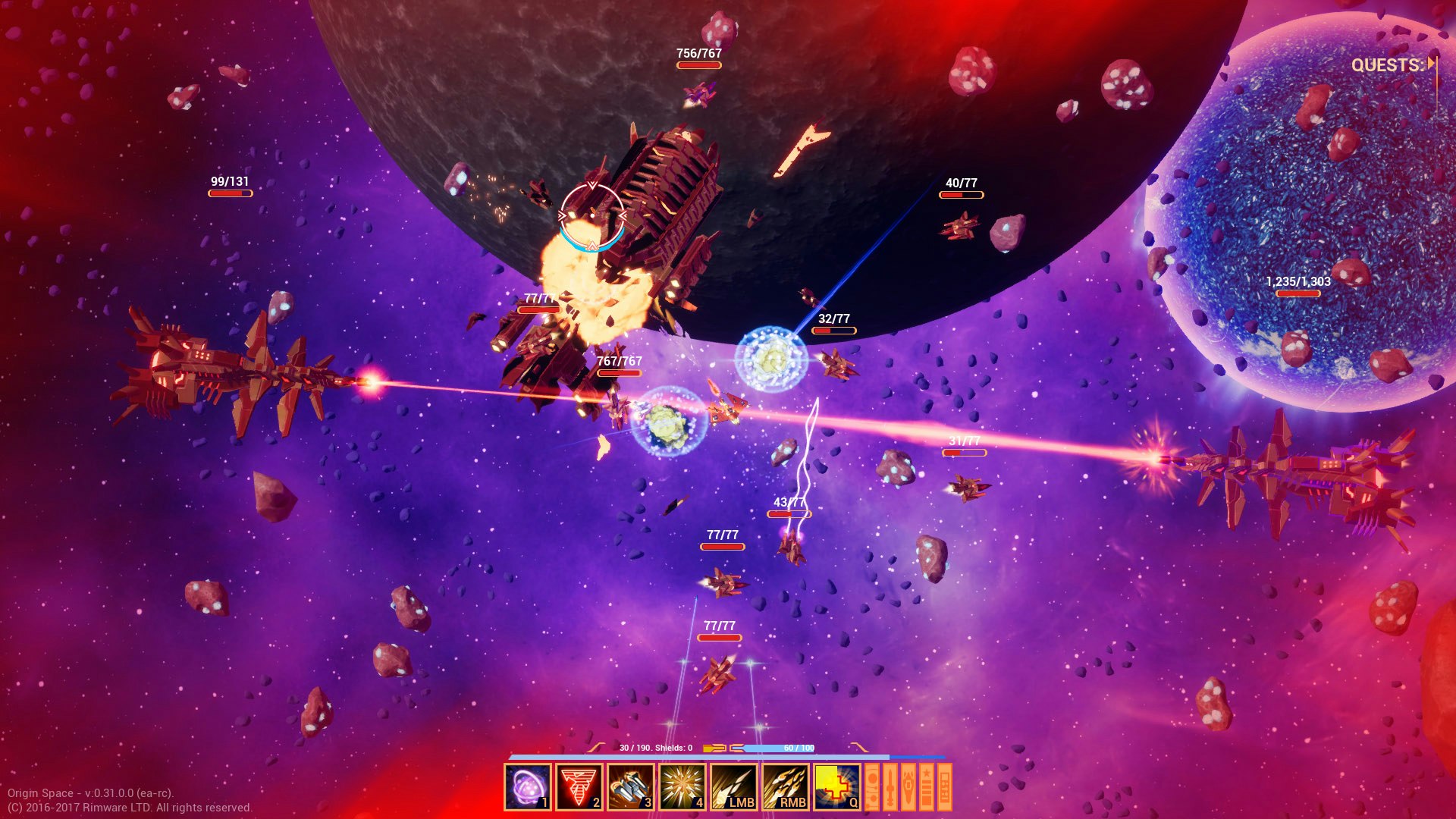Screen dimensions: 1456x819
Task: Open the QUESTS heading label
Action: [x=1388, y=65]
